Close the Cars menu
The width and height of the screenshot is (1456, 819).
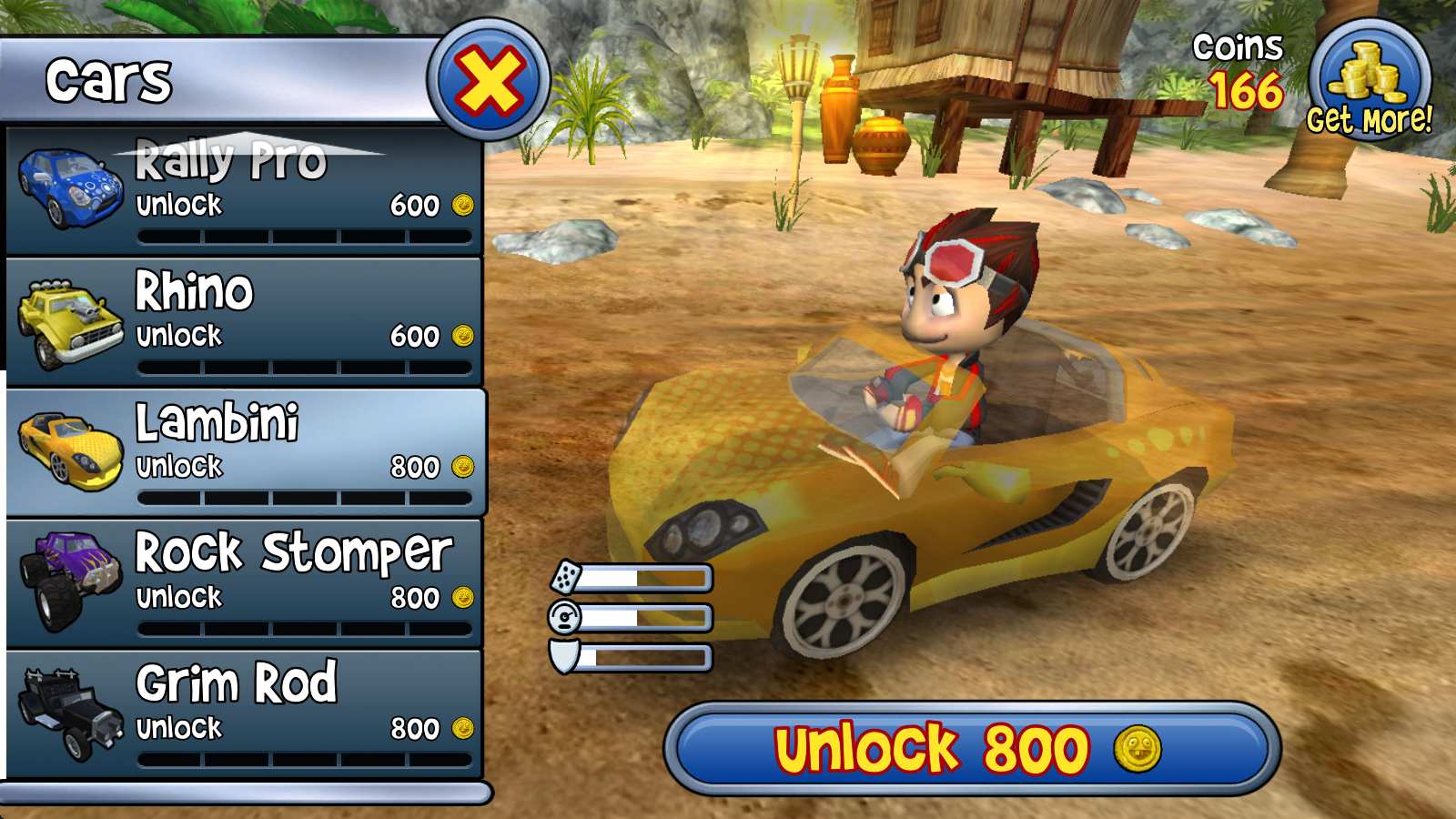[x=489, y=80]
